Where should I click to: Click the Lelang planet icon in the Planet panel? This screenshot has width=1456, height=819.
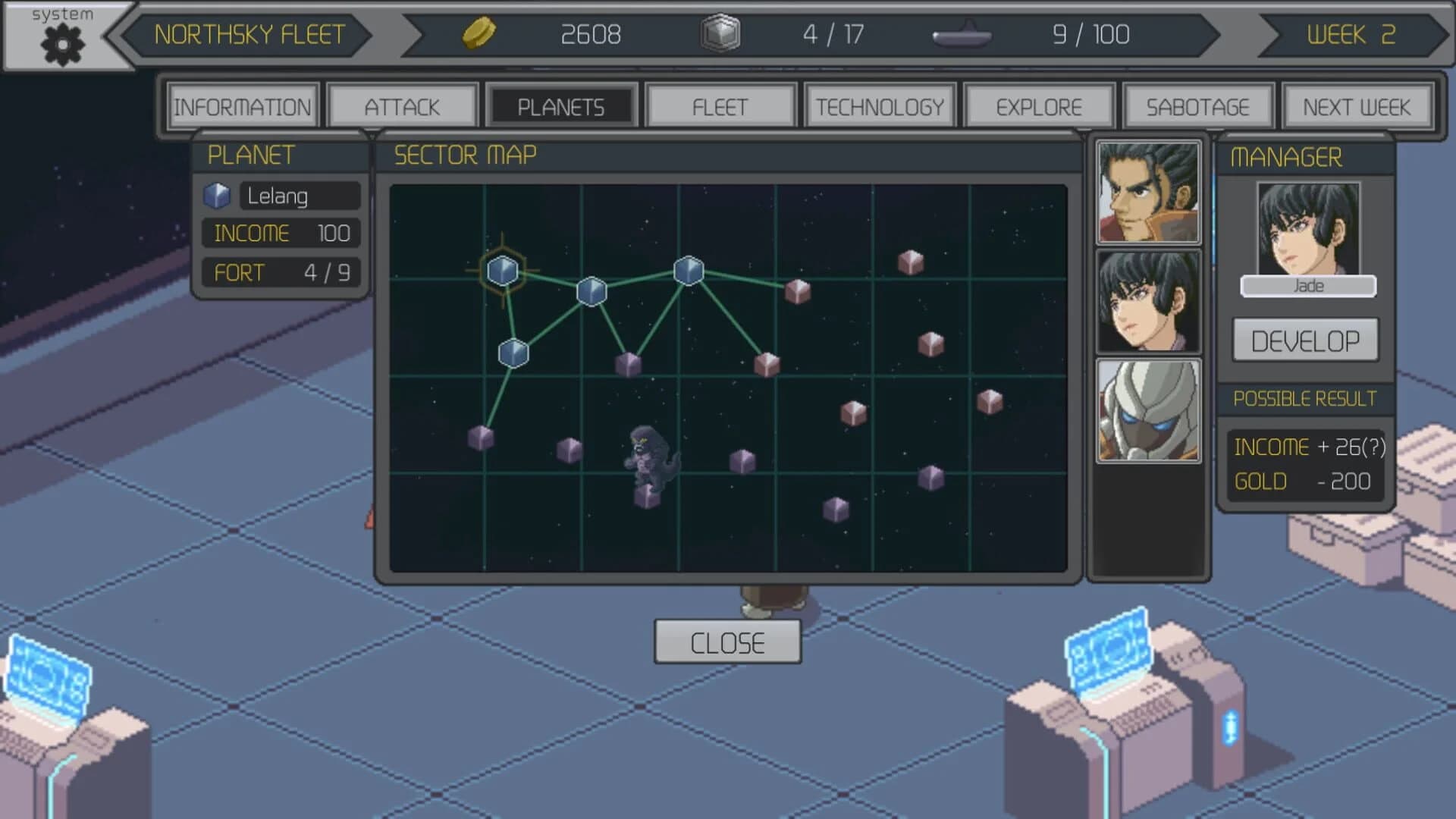click(218, 196)
